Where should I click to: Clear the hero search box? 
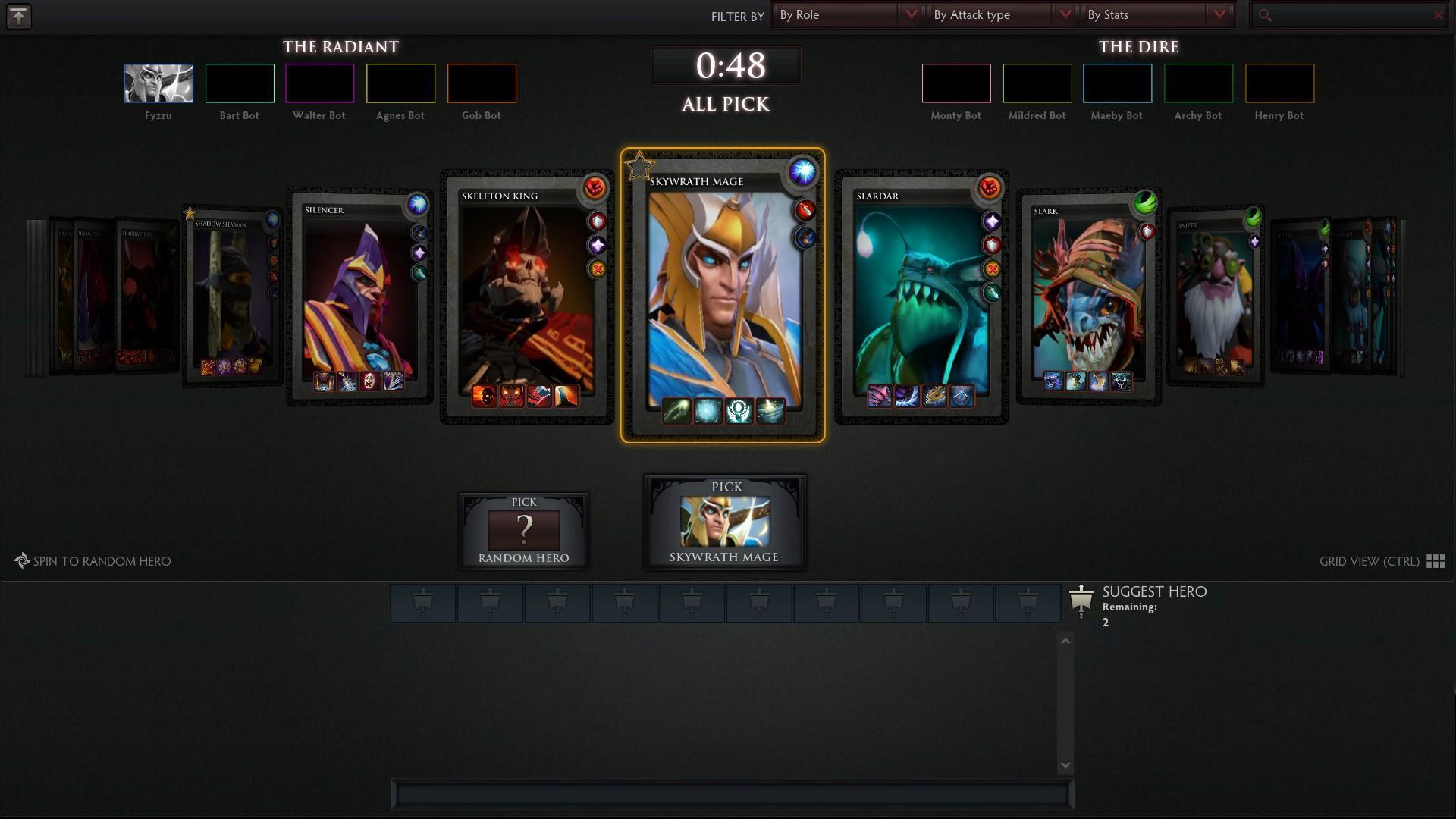coord(1438,15)
